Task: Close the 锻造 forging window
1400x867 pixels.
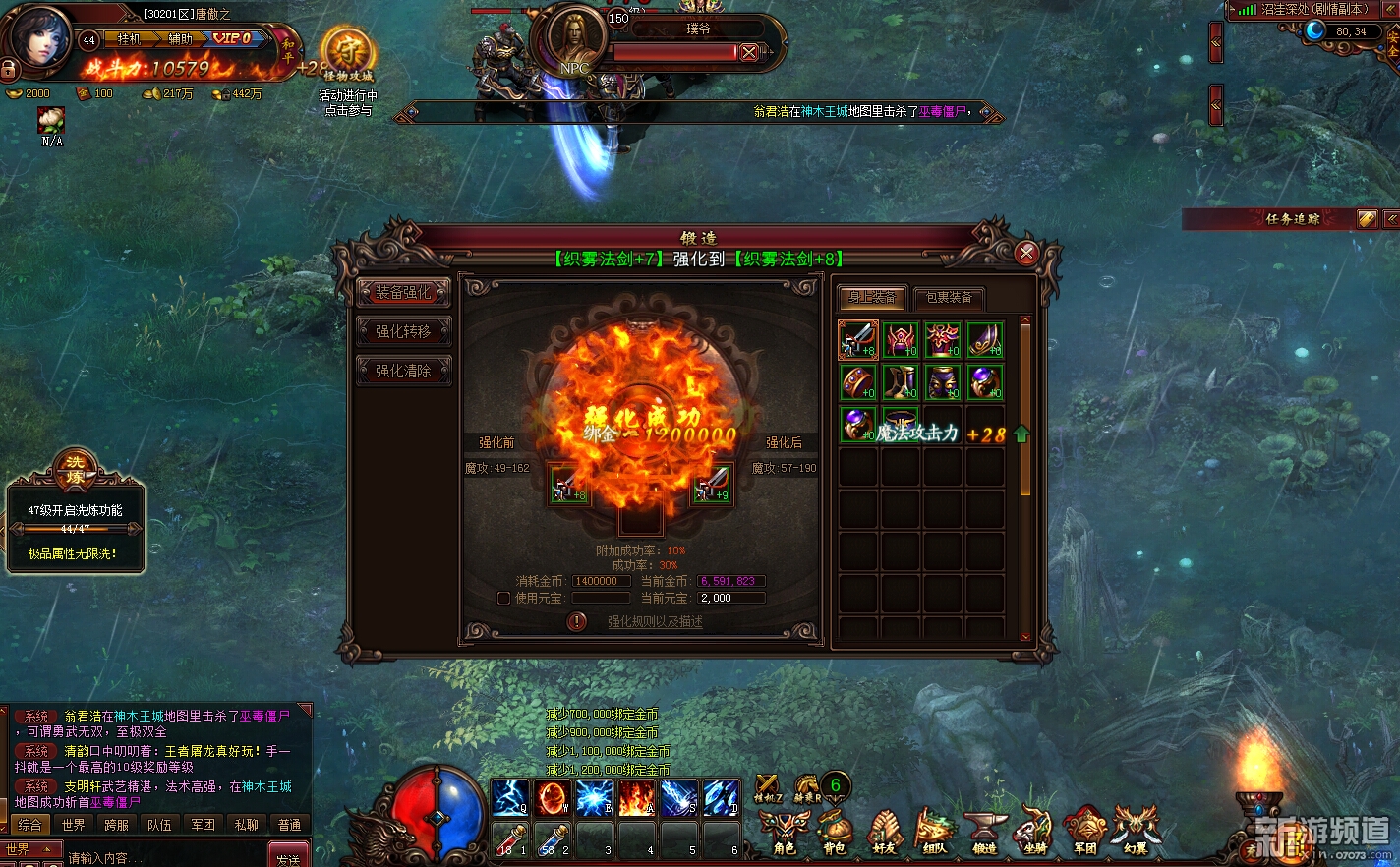Action: tap(1026, 254)
